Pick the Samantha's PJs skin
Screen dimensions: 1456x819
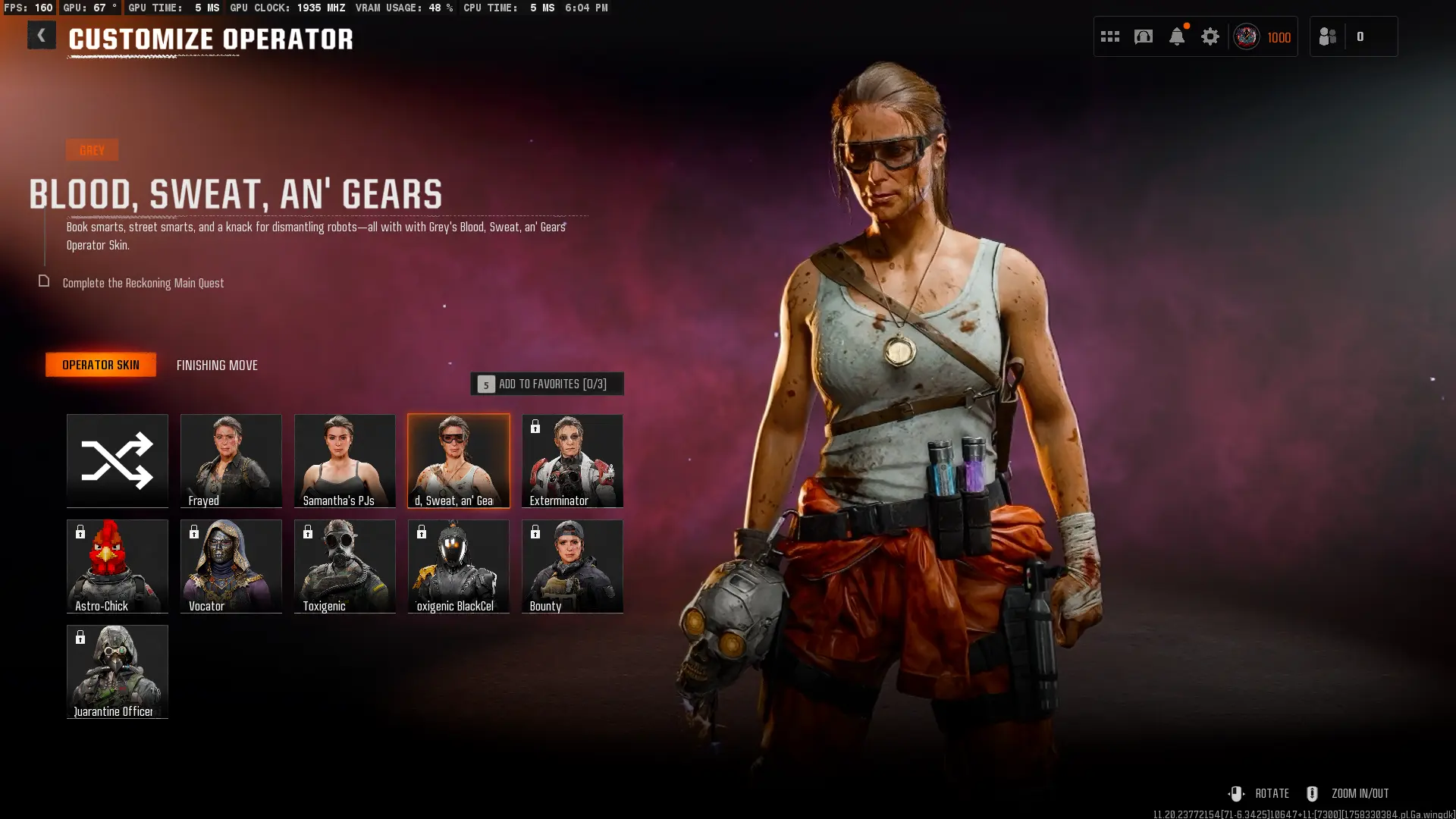pyautogui.click(x=345, y=460)
